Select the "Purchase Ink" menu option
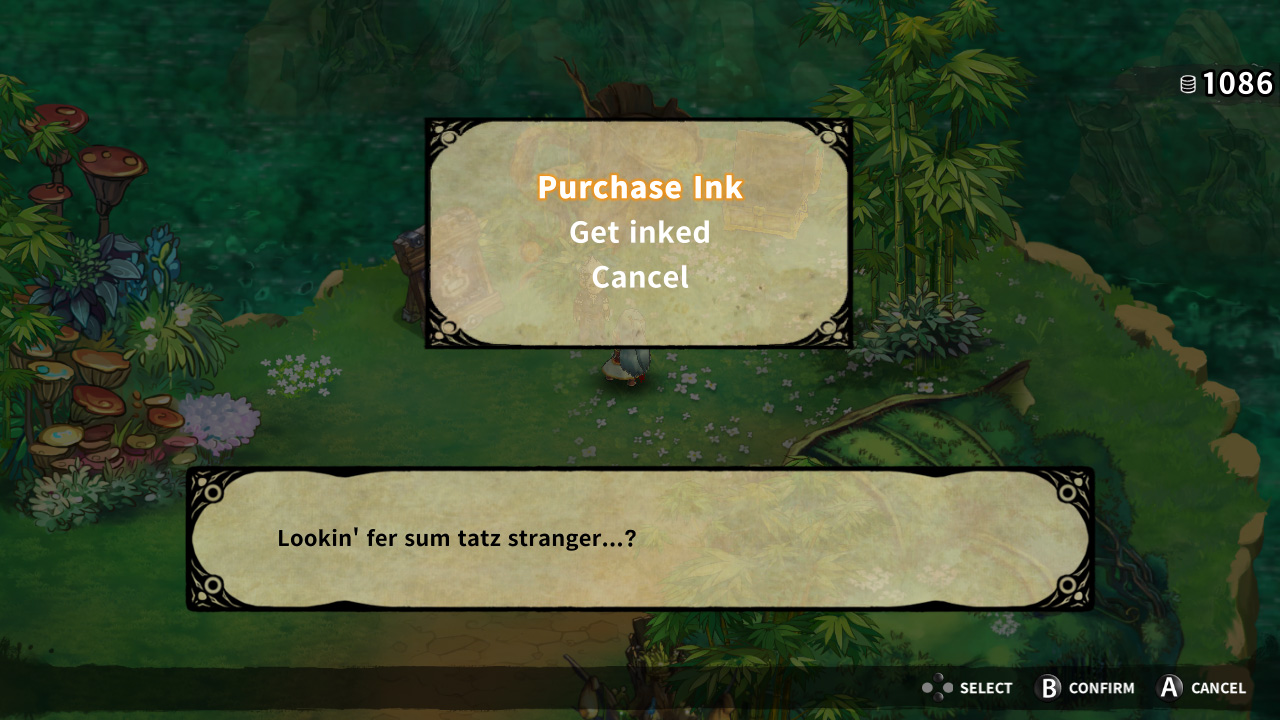Screen dimensions: 1280x720 (x=639, y=187)
